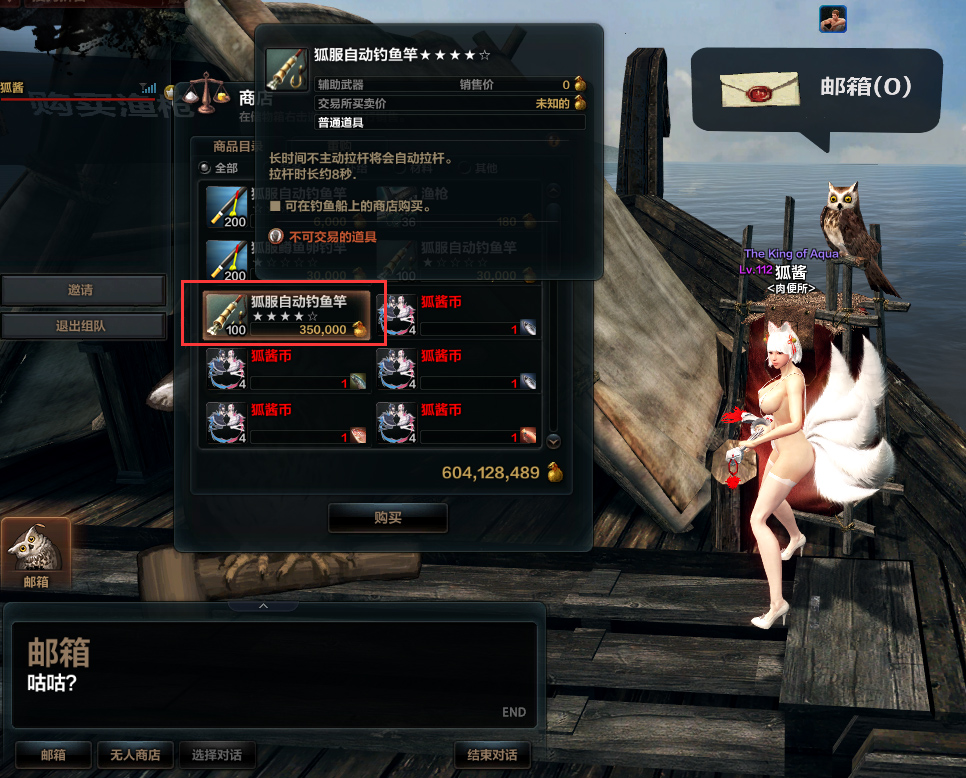Click the 购买 purchase button
Viewport: 966px width, 778px height.
(x=388, y=517)
